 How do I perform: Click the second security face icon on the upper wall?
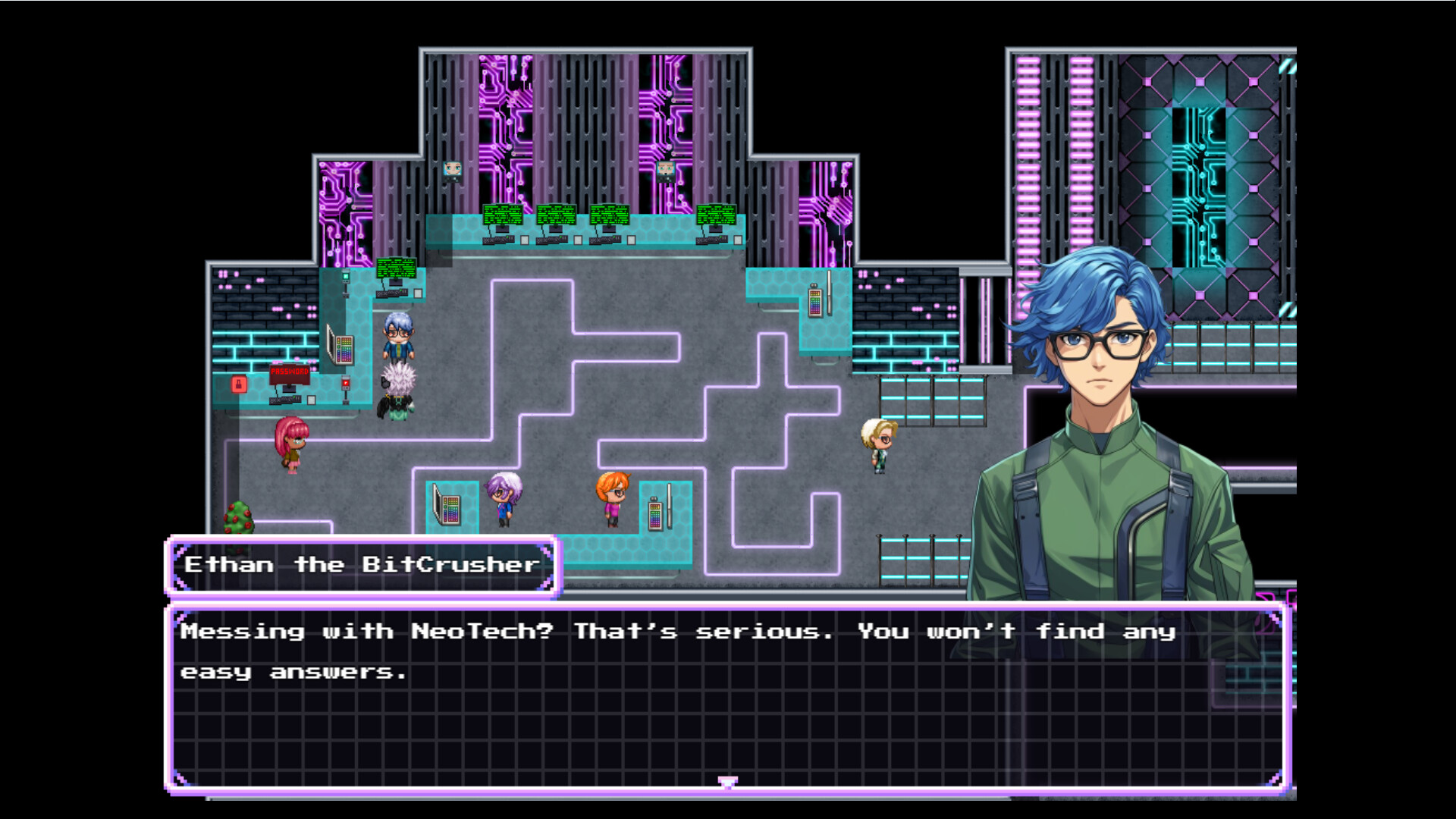pyautogui.click(x=666, y=170)
